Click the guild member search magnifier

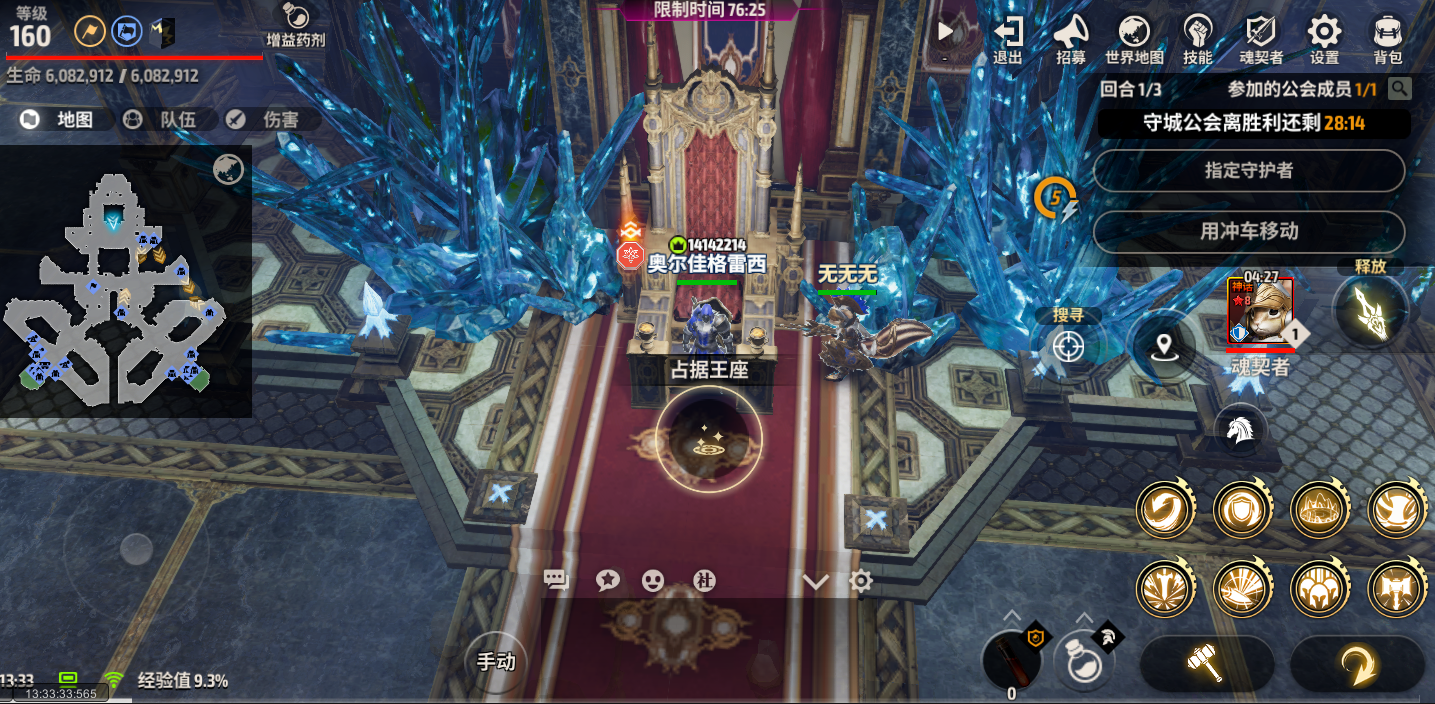(x=1400, y=89)
